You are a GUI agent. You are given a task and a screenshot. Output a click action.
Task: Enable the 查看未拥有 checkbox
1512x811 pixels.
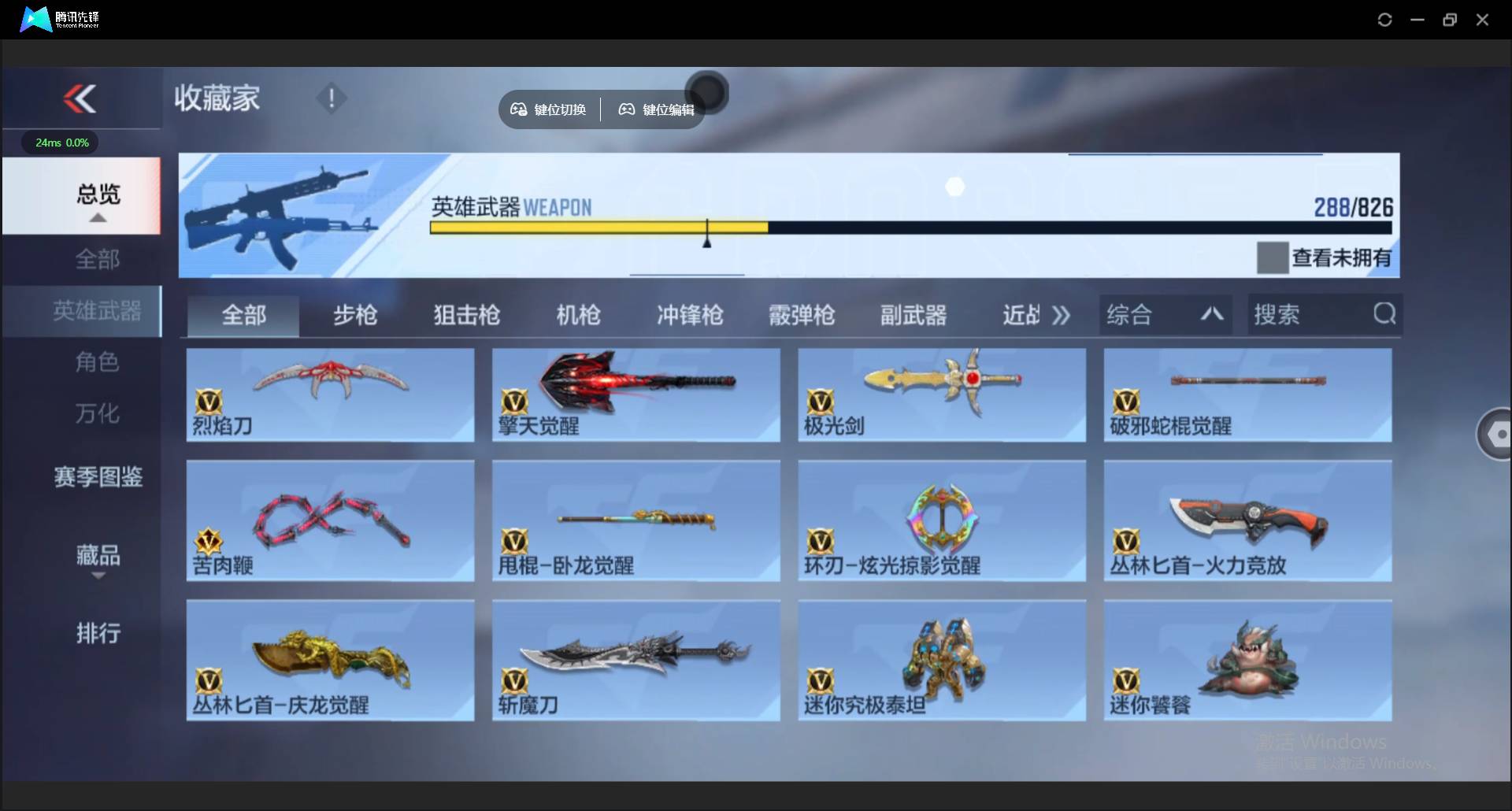click(1272, 257)
